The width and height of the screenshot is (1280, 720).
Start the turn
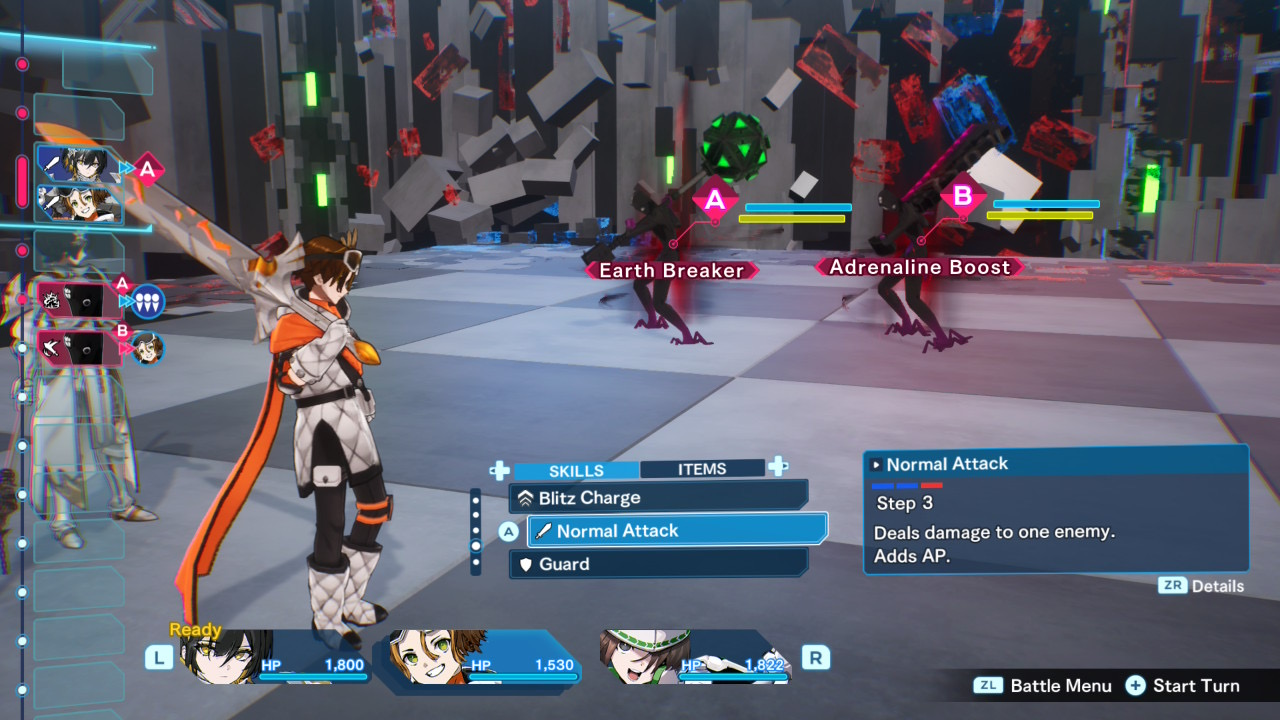(x=1183, y=686)
